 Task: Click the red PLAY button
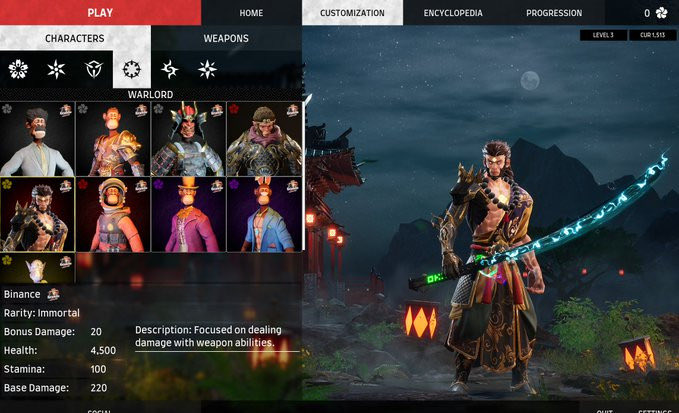click(100, 12)
